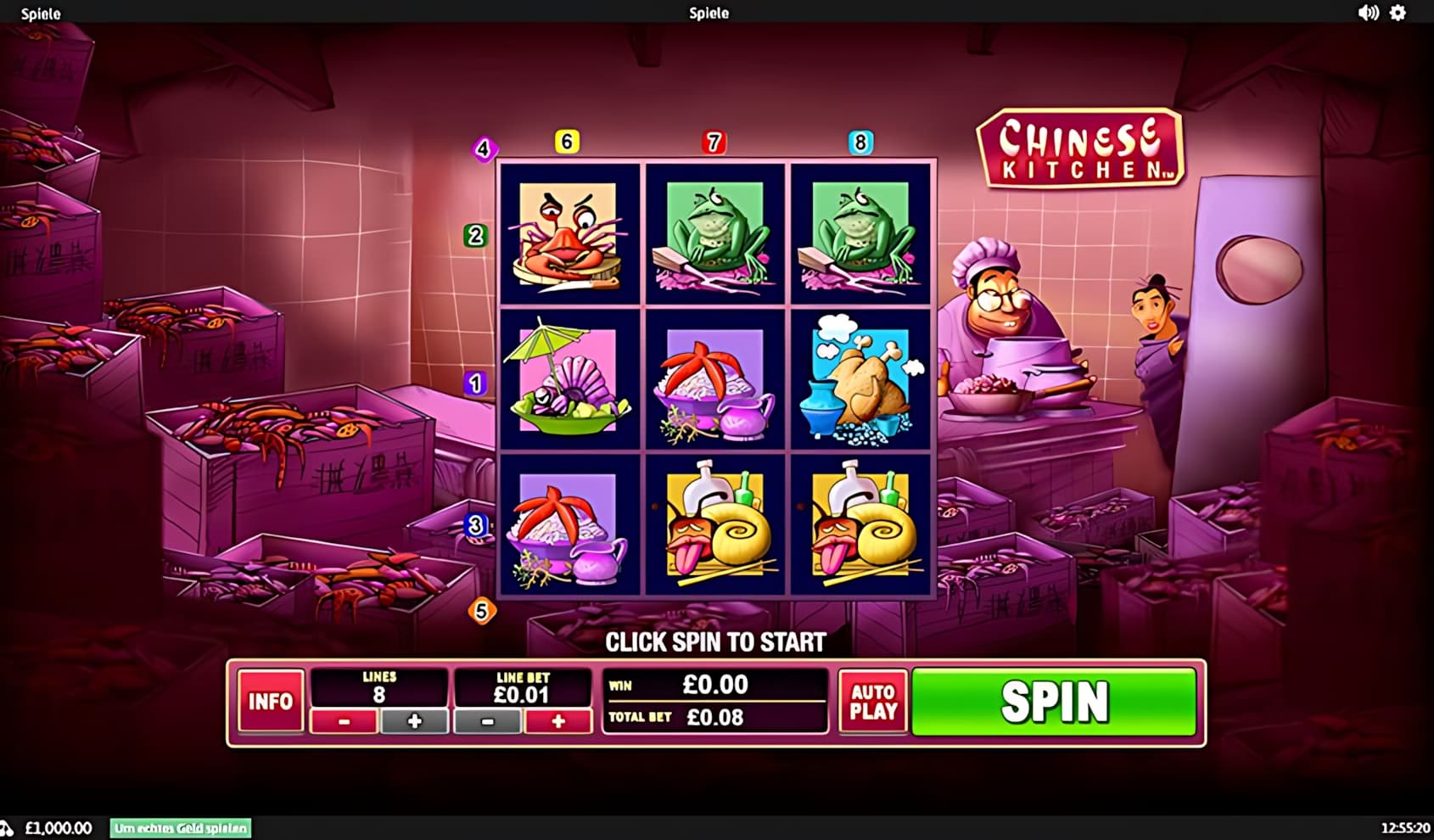Click 'Um echtes Geld spielen' button
The width and height of the screenshot is (1434, 840).
tap(181, 828)
